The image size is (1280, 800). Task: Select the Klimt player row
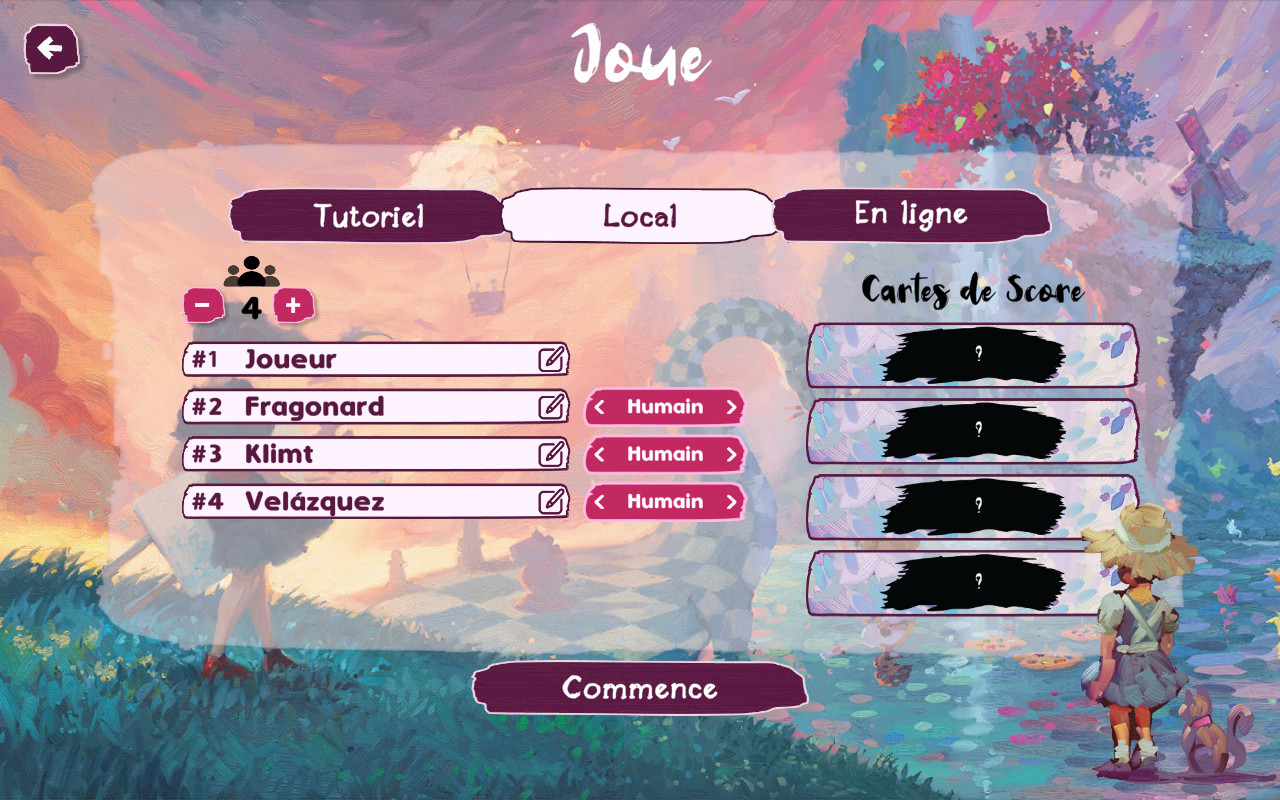[360, 454]
